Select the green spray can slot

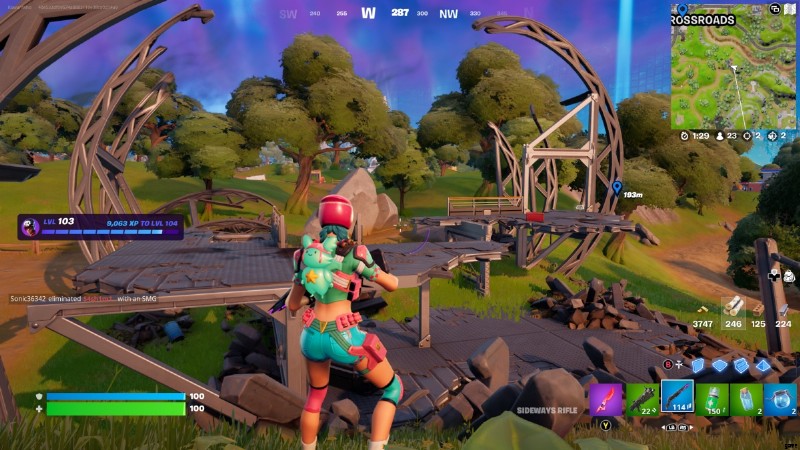[712, 398]
